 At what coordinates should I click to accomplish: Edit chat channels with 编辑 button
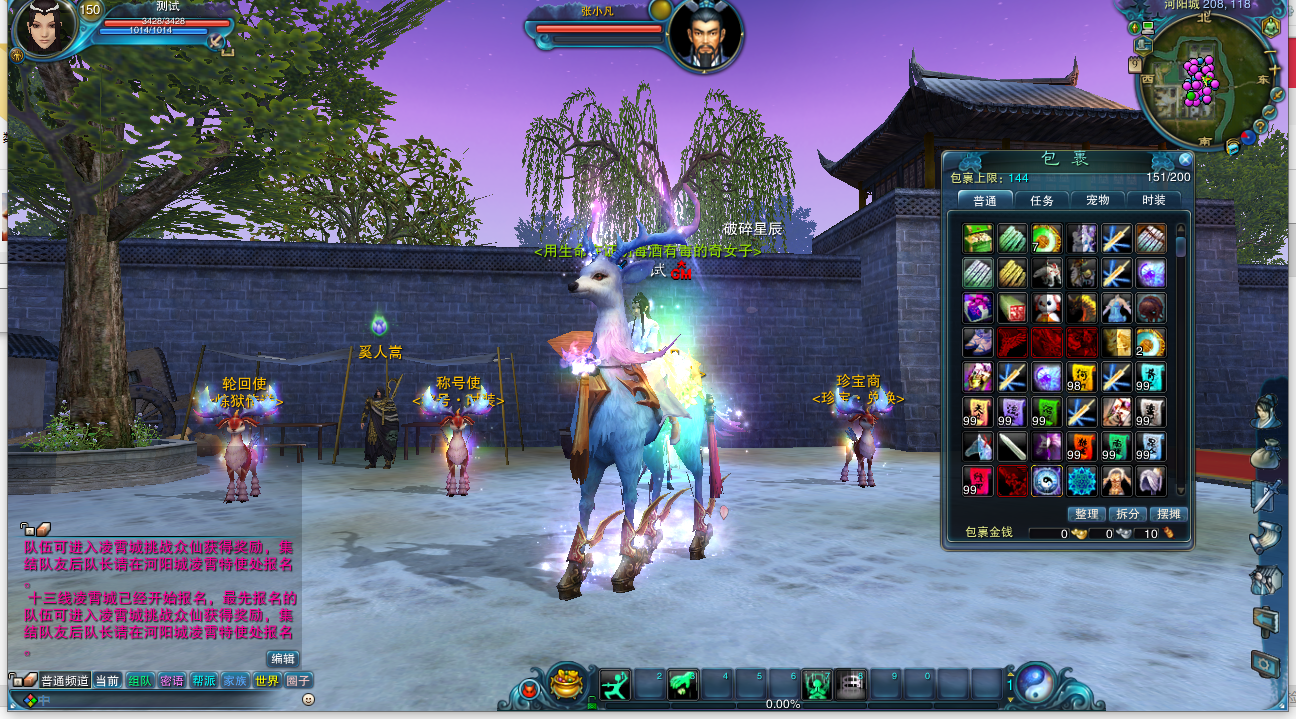point(283,658)
